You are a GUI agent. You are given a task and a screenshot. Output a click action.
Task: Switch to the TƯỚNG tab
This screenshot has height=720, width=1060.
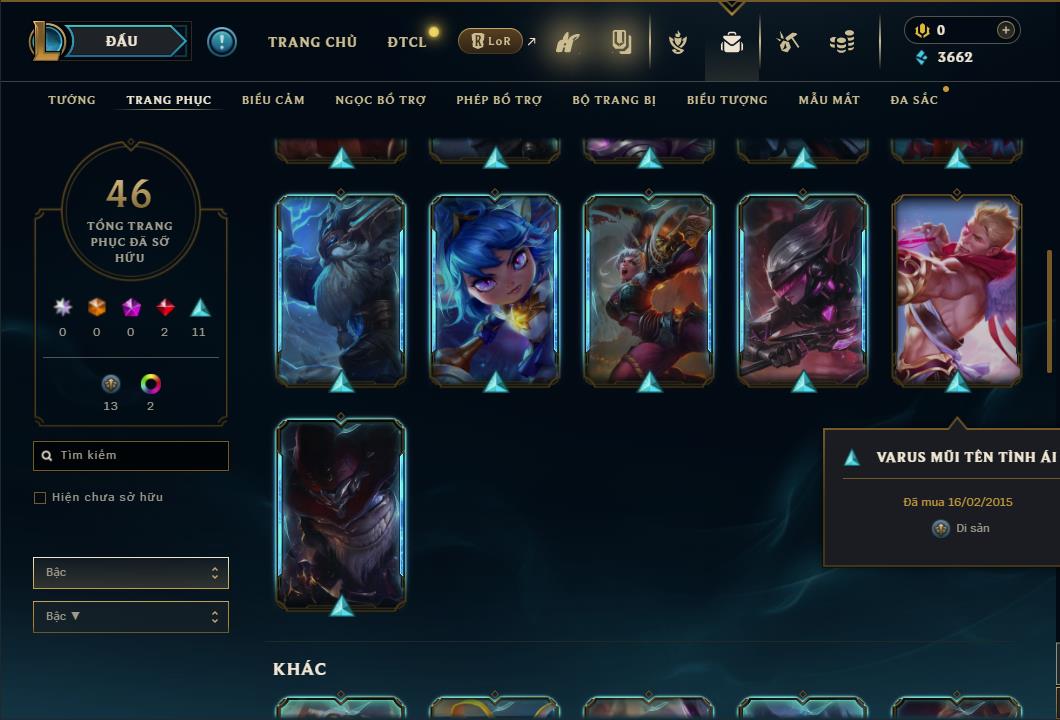pyautogui.click(x=72, y=100)
